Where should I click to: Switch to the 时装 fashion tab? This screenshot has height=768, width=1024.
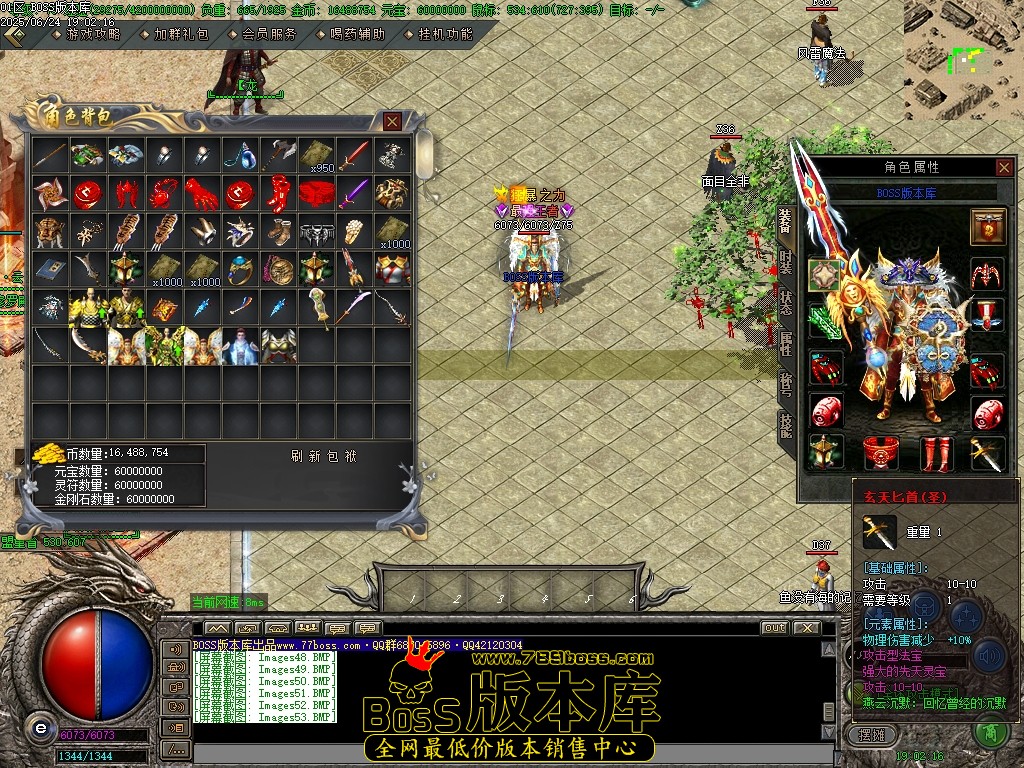(x=786, y=263)
